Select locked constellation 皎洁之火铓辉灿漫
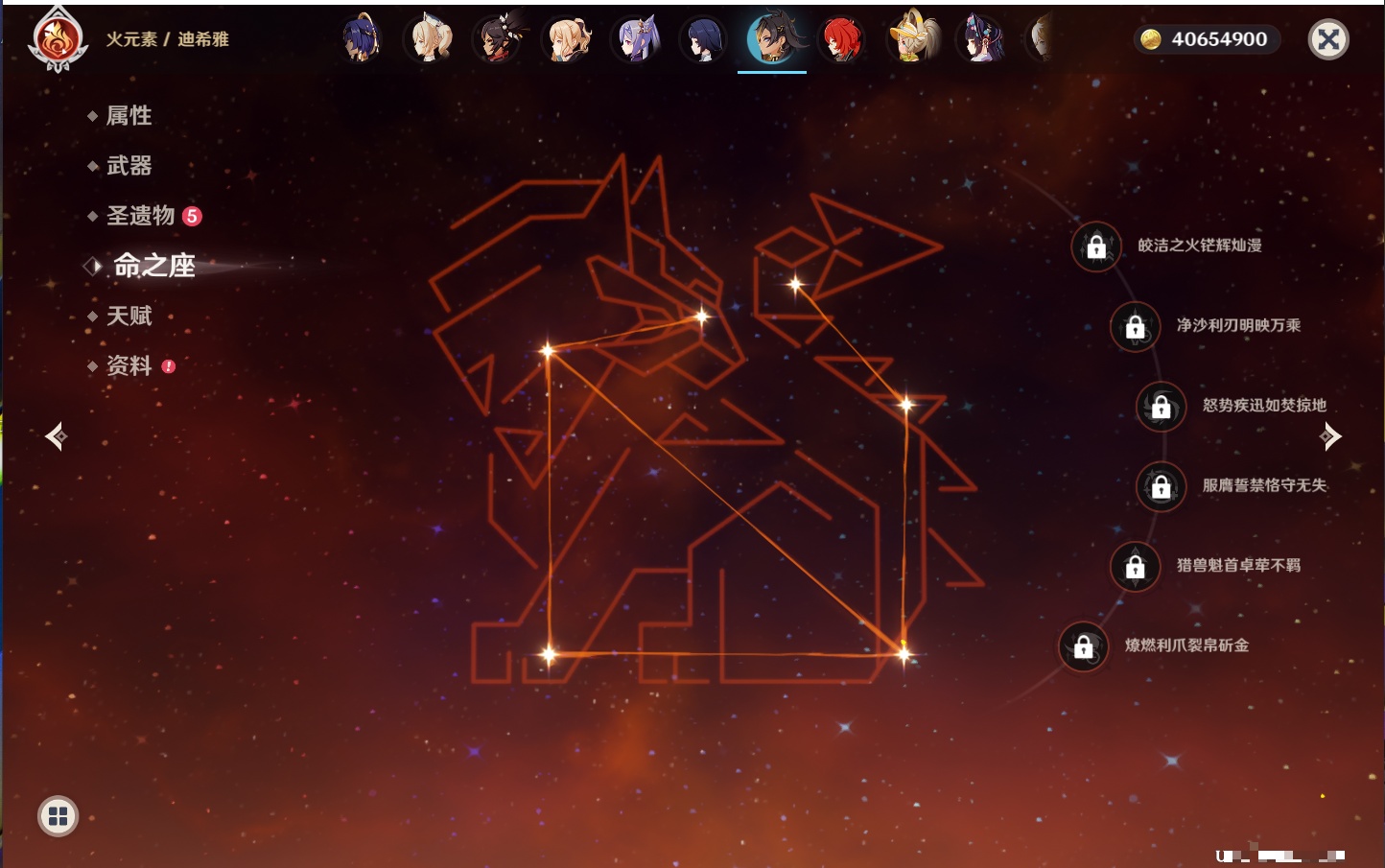The height and width of the screenshot is (868, 1385). pos(1096,246)
